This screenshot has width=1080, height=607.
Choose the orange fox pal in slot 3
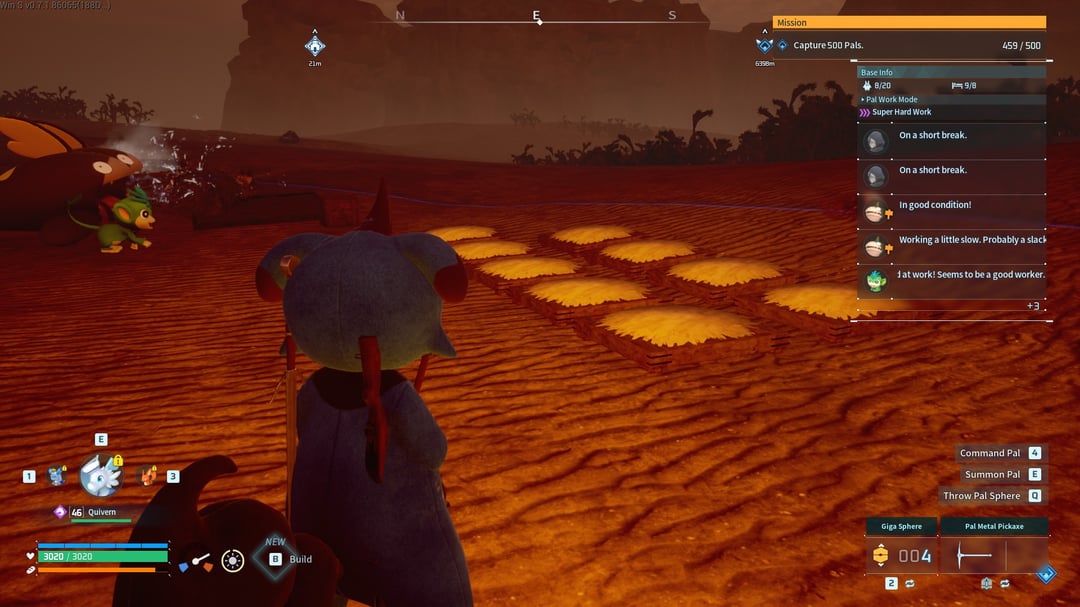148,476
